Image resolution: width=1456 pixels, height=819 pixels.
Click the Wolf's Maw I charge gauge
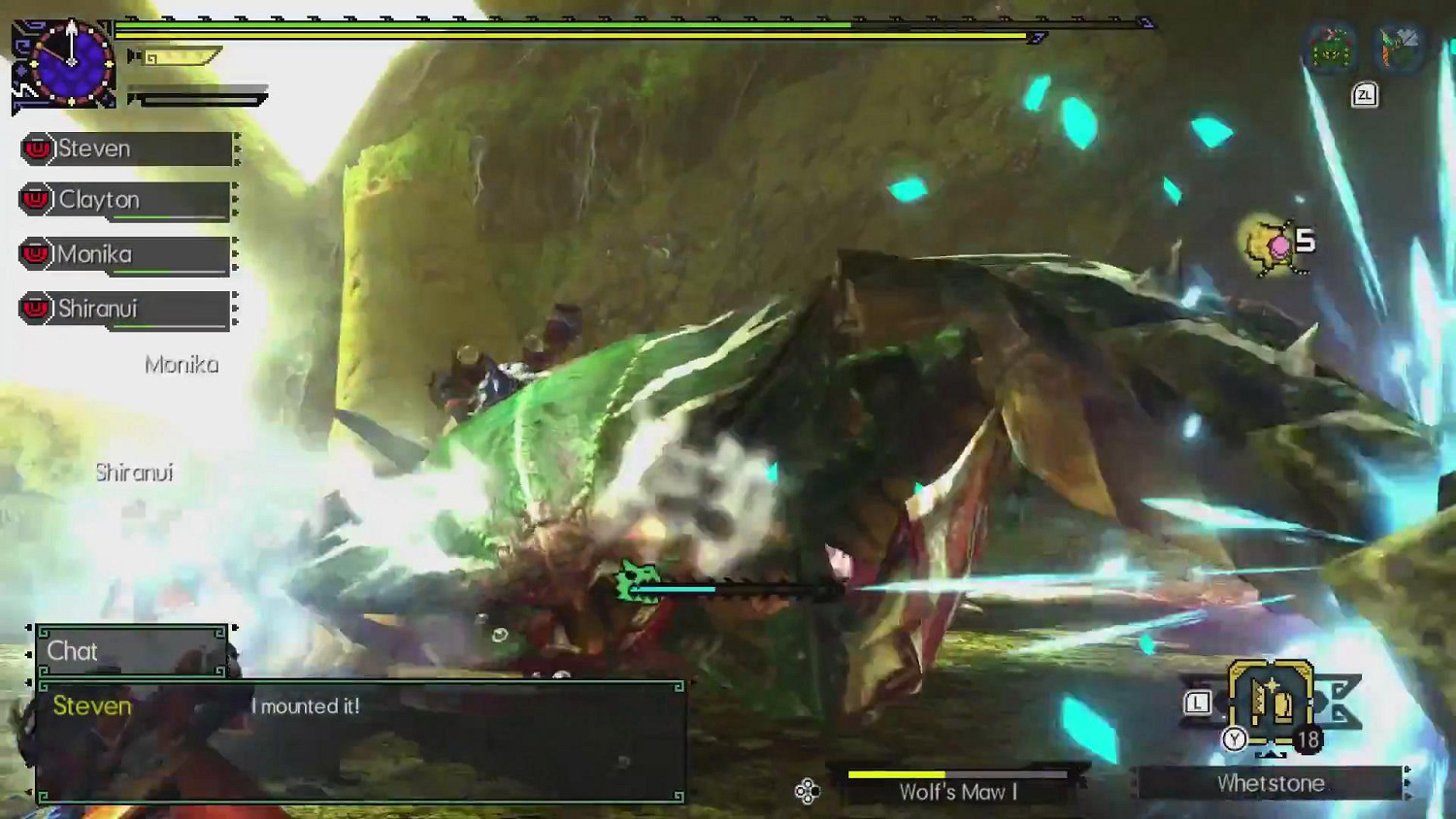tap(956, 775)
